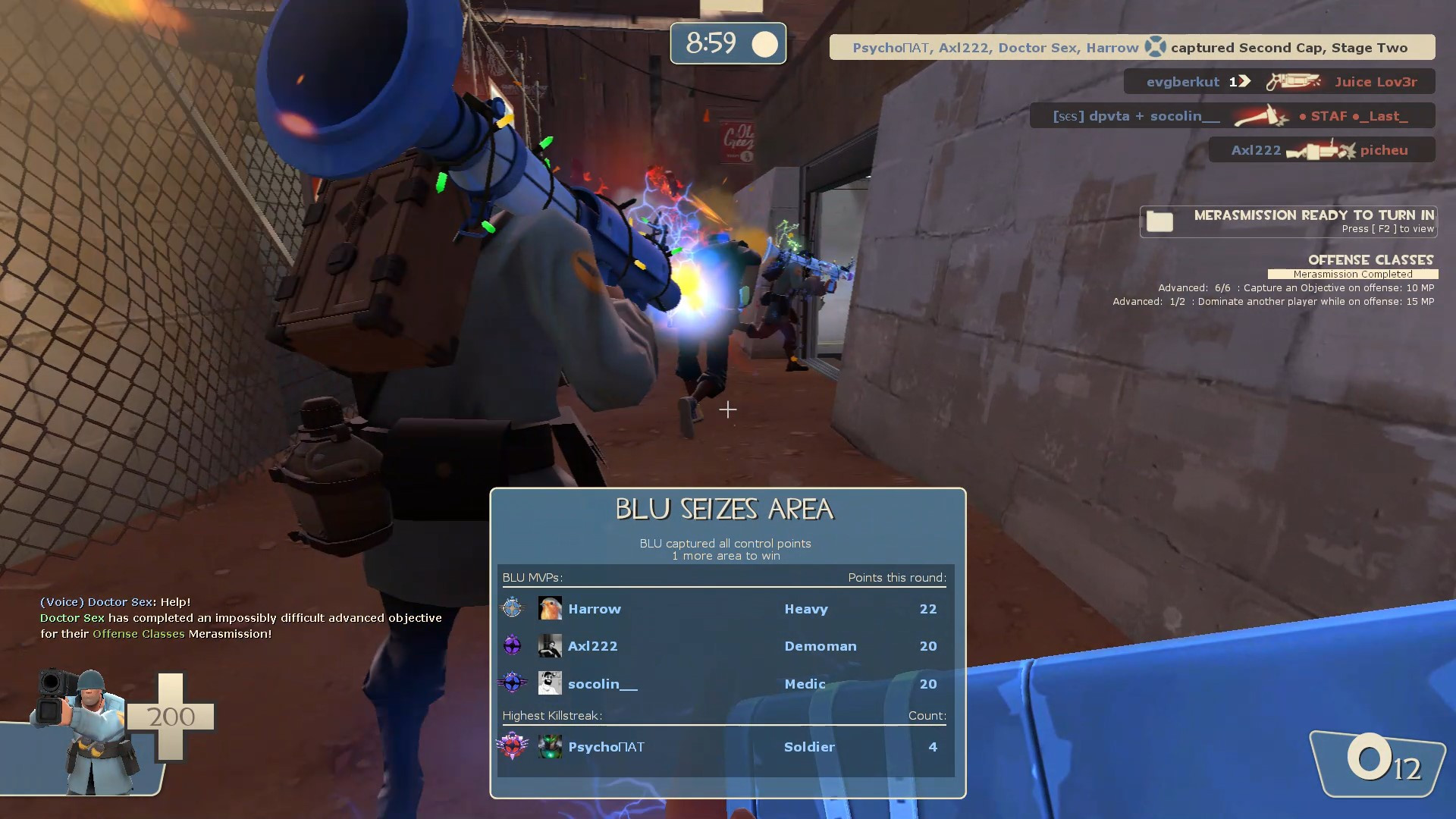Select Harrow's rank badge in MVP list
Image resolution: width=1456 pixels, height=819 pixels.
click(x=513, y=607)
